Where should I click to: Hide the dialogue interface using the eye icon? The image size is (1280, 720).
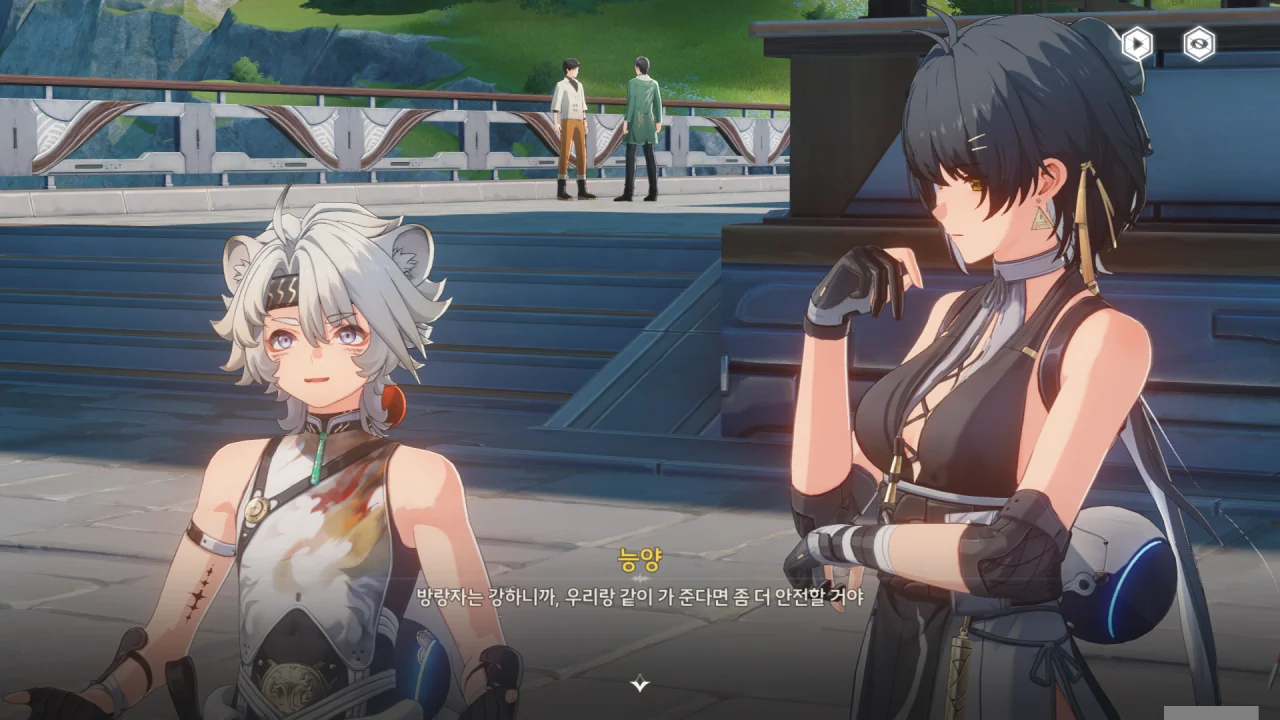coord(1199,44)
